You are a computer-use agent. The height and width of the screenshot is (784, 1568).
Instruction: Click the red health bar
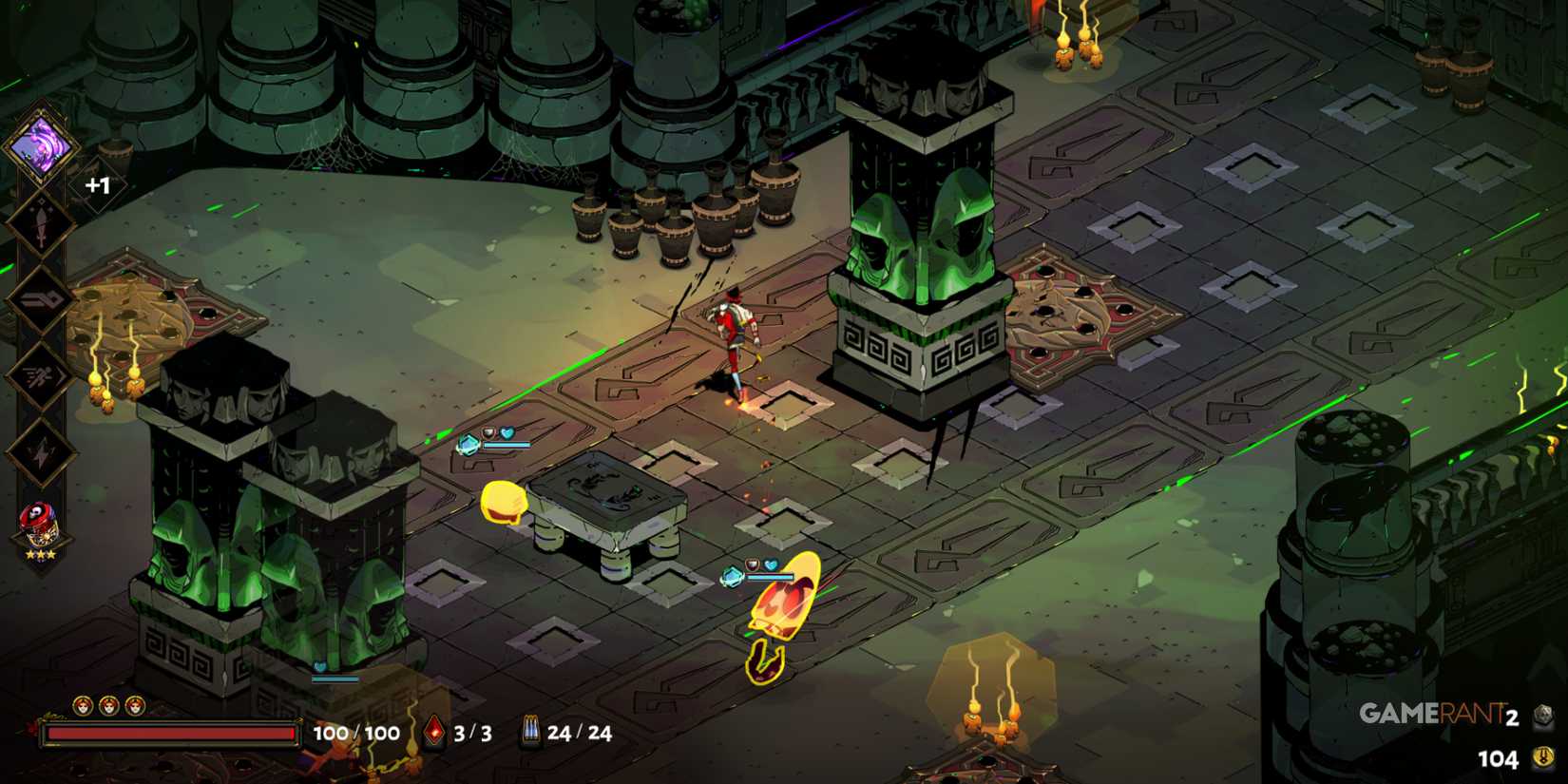coord(169,733)
